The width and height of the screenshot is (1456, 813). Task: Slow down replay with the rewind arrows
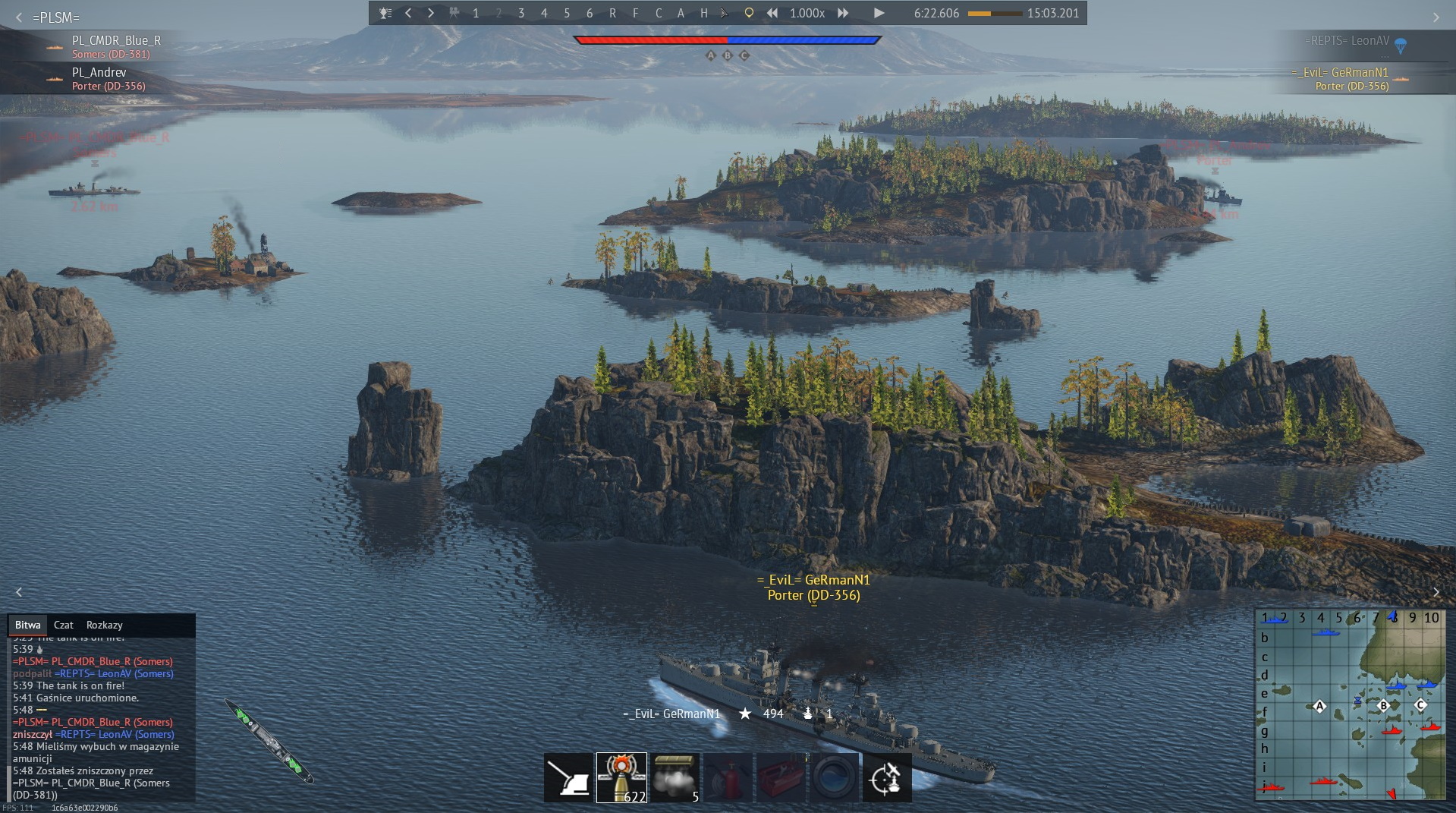(772, 13)
